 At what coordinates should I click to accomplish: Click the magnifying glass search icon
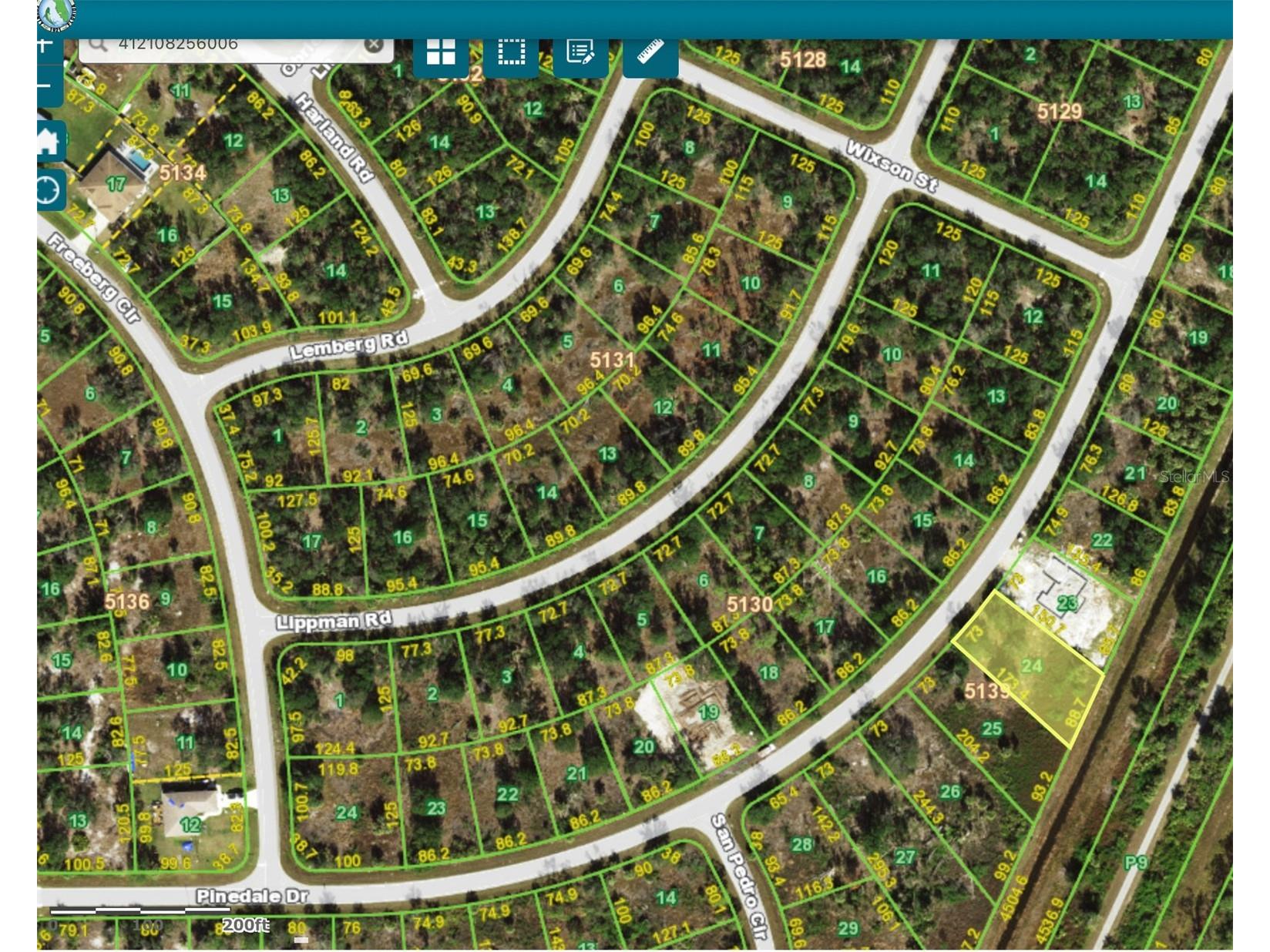98,45
